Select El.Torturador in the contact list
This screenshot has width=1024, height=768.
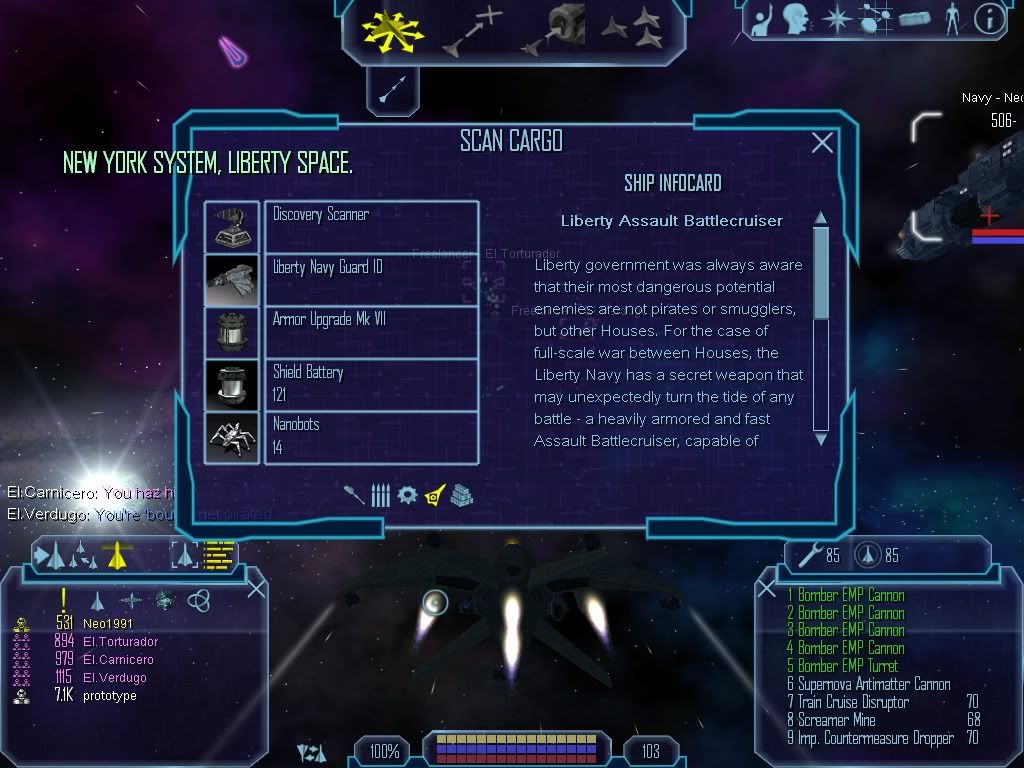click(120, 642)
